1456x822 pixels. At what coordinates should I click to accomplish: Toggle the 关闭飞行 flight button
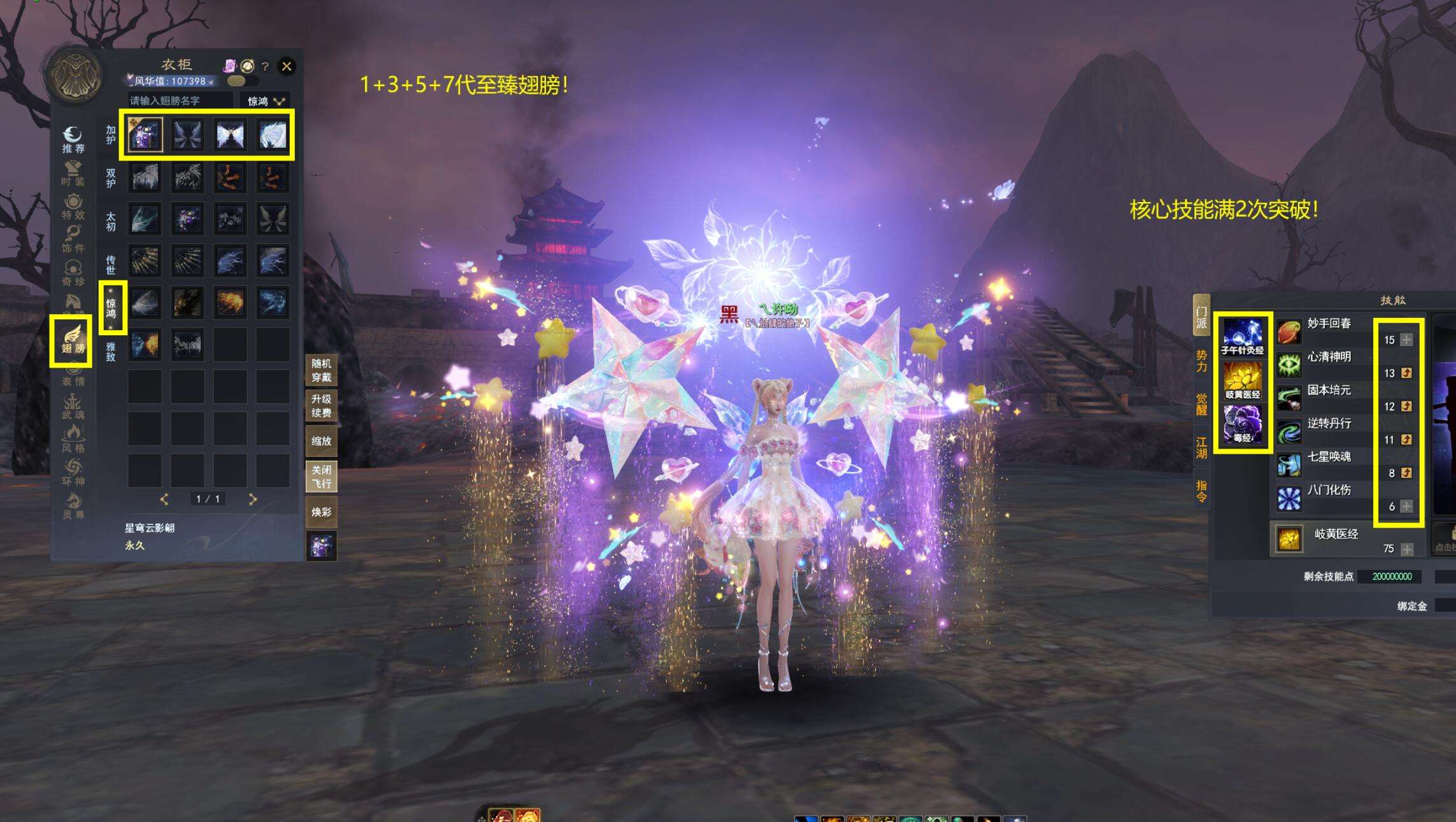click(321, 477)
